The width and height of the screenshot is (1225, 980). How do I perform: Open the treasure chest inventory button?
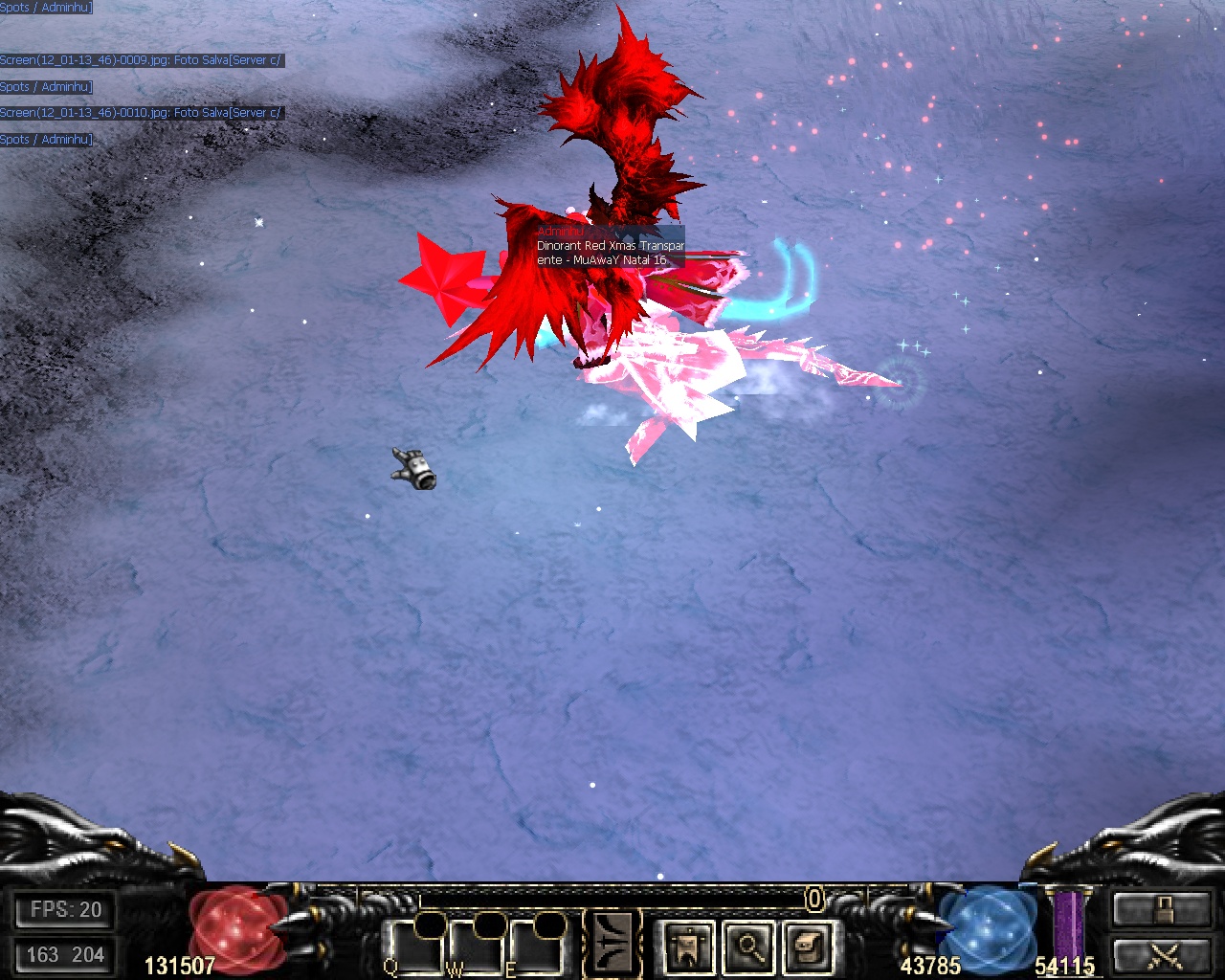tap(809, 947)
